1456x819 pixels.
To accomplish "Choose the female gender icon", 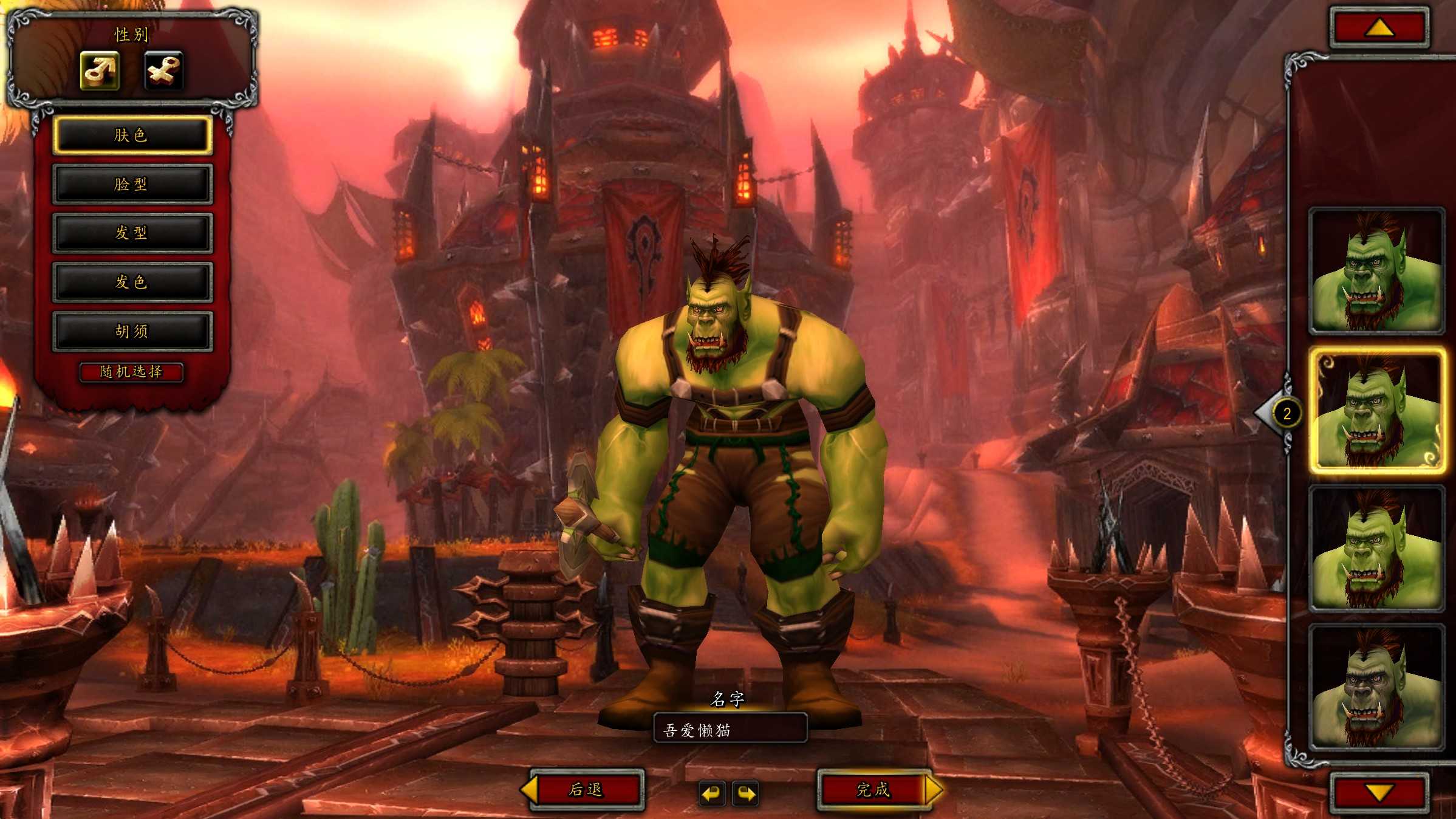I will click(x=163, y=70).
